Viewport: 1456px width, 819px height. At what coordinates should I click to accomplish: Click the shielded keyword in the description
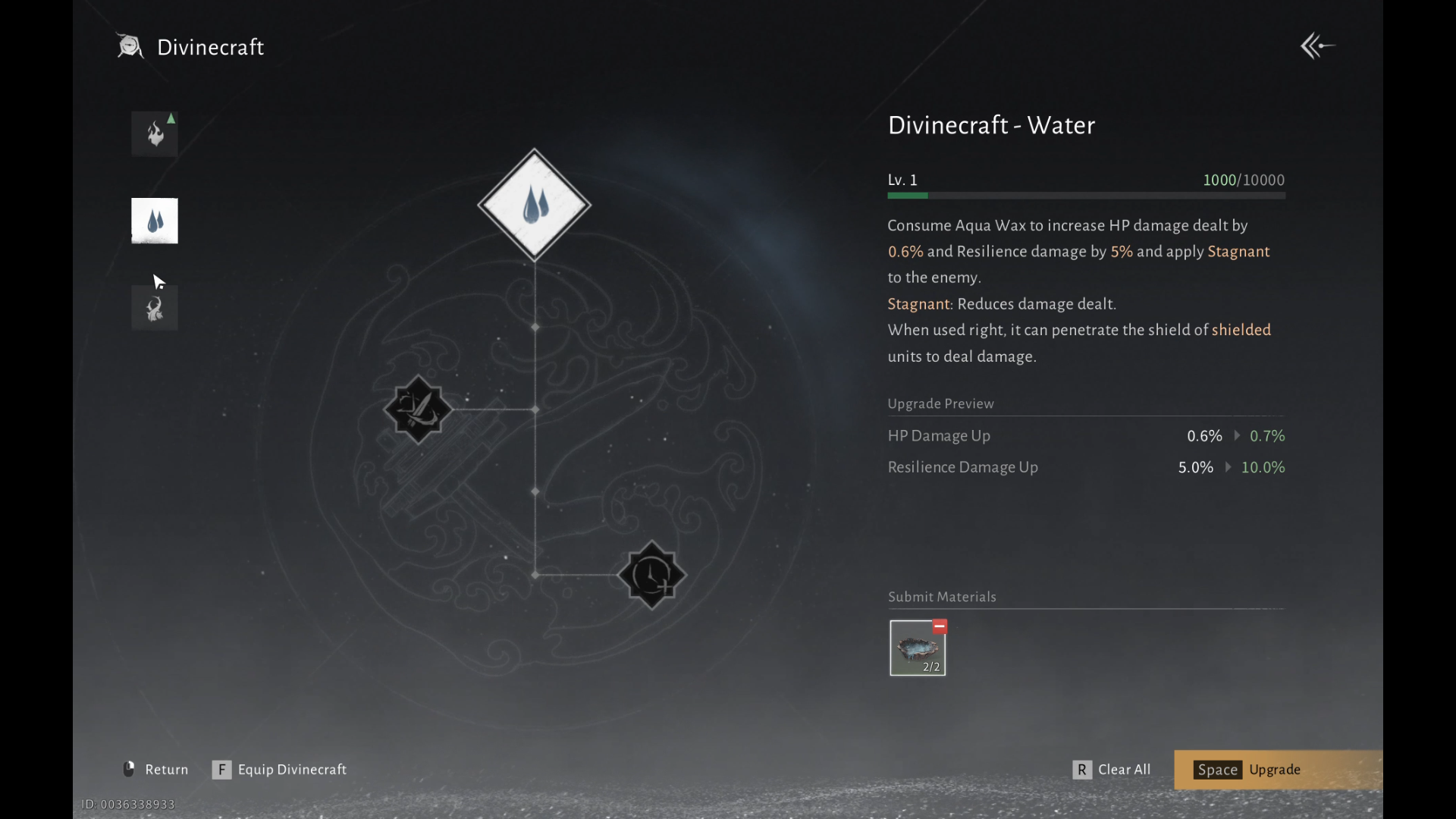pyautogui.click(x=1241, y=330)
